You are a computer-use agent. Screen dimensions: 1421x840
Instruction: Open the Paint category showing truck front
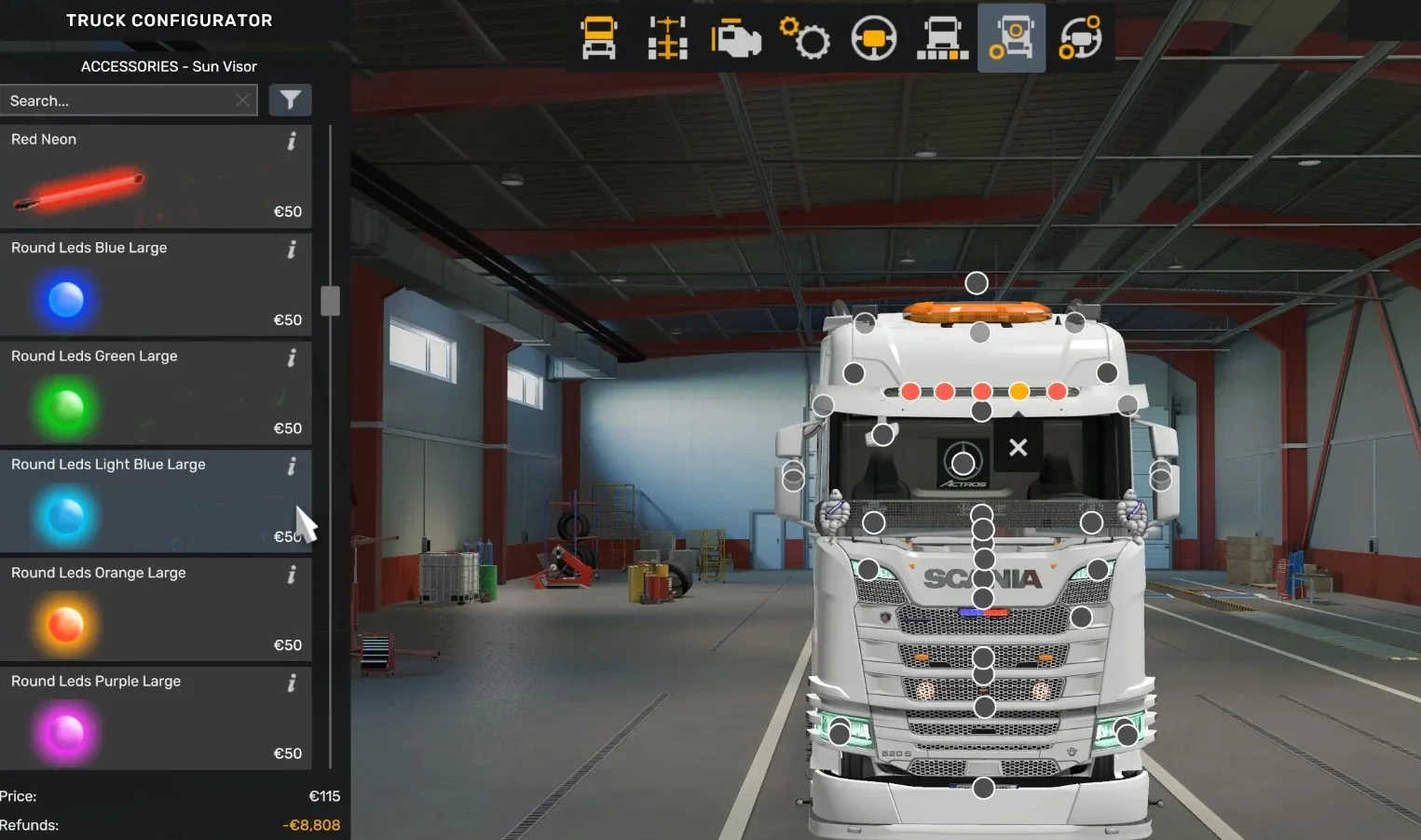[x=942, y=38]
